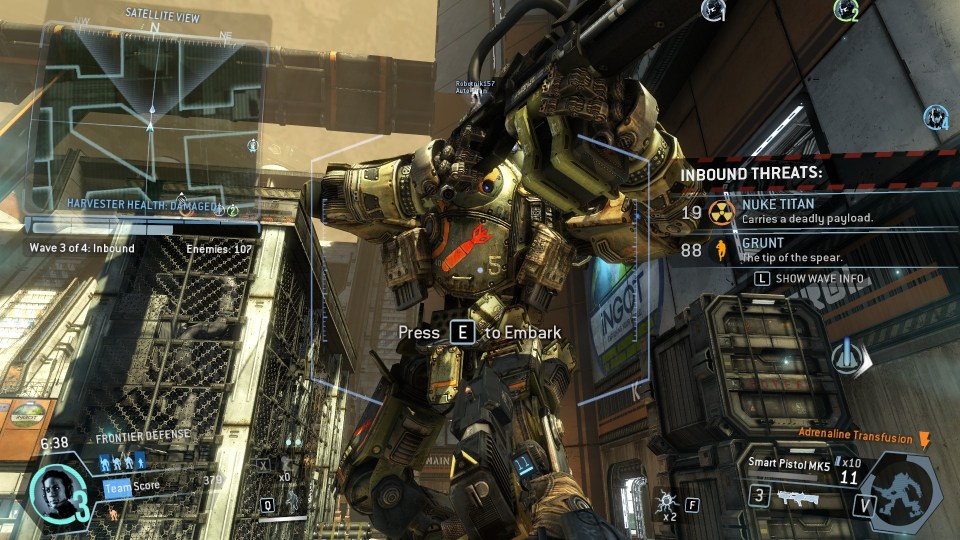Select the Nuke Titan threat entry
The image size is (960, 540).
pos(806,211)
